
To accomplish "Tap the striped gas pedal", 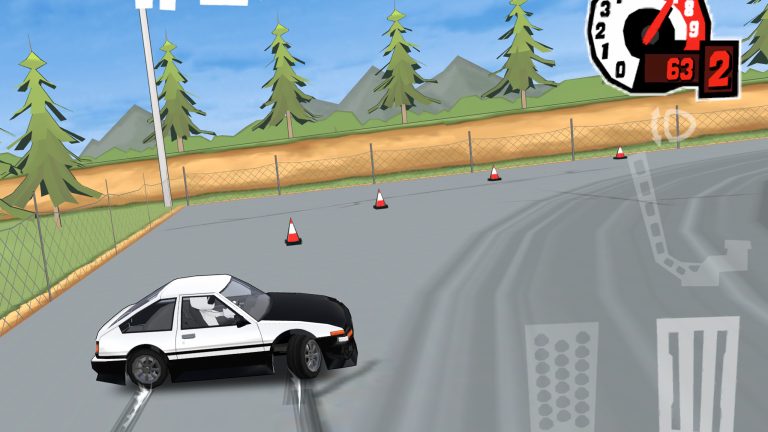I will 697,375.
